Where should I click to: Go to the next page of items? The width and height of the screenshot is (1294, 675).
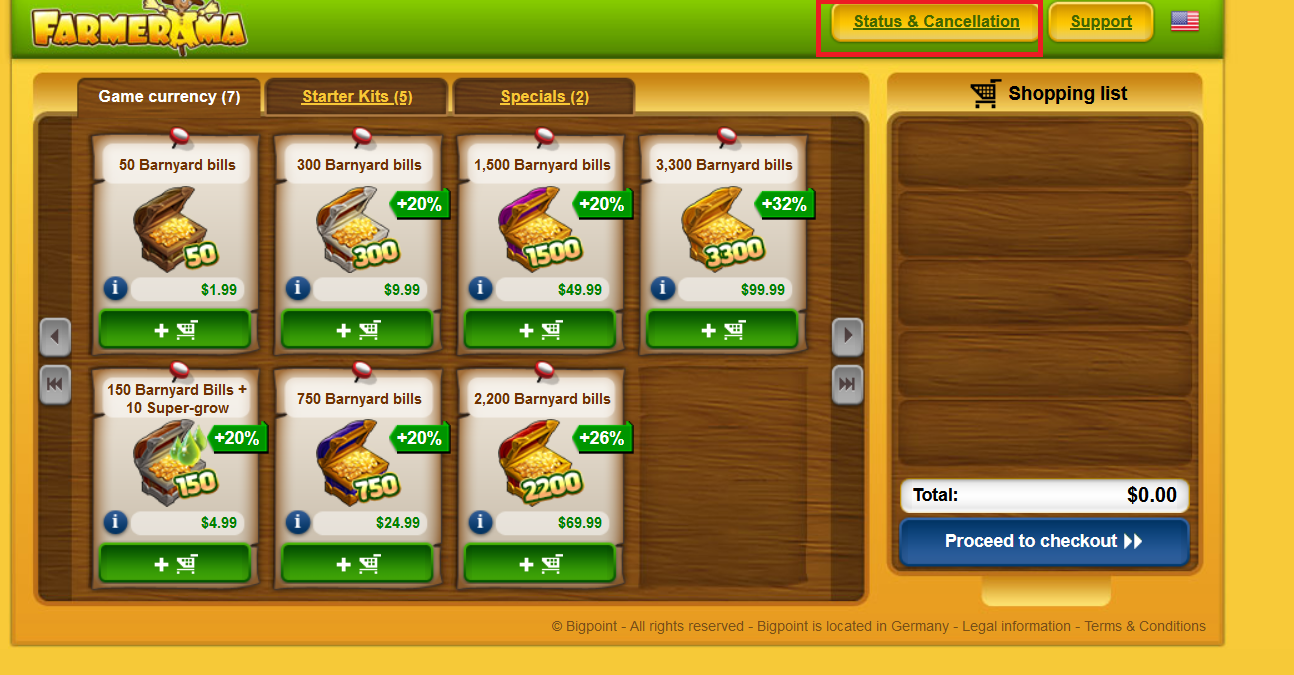[847, 337]
